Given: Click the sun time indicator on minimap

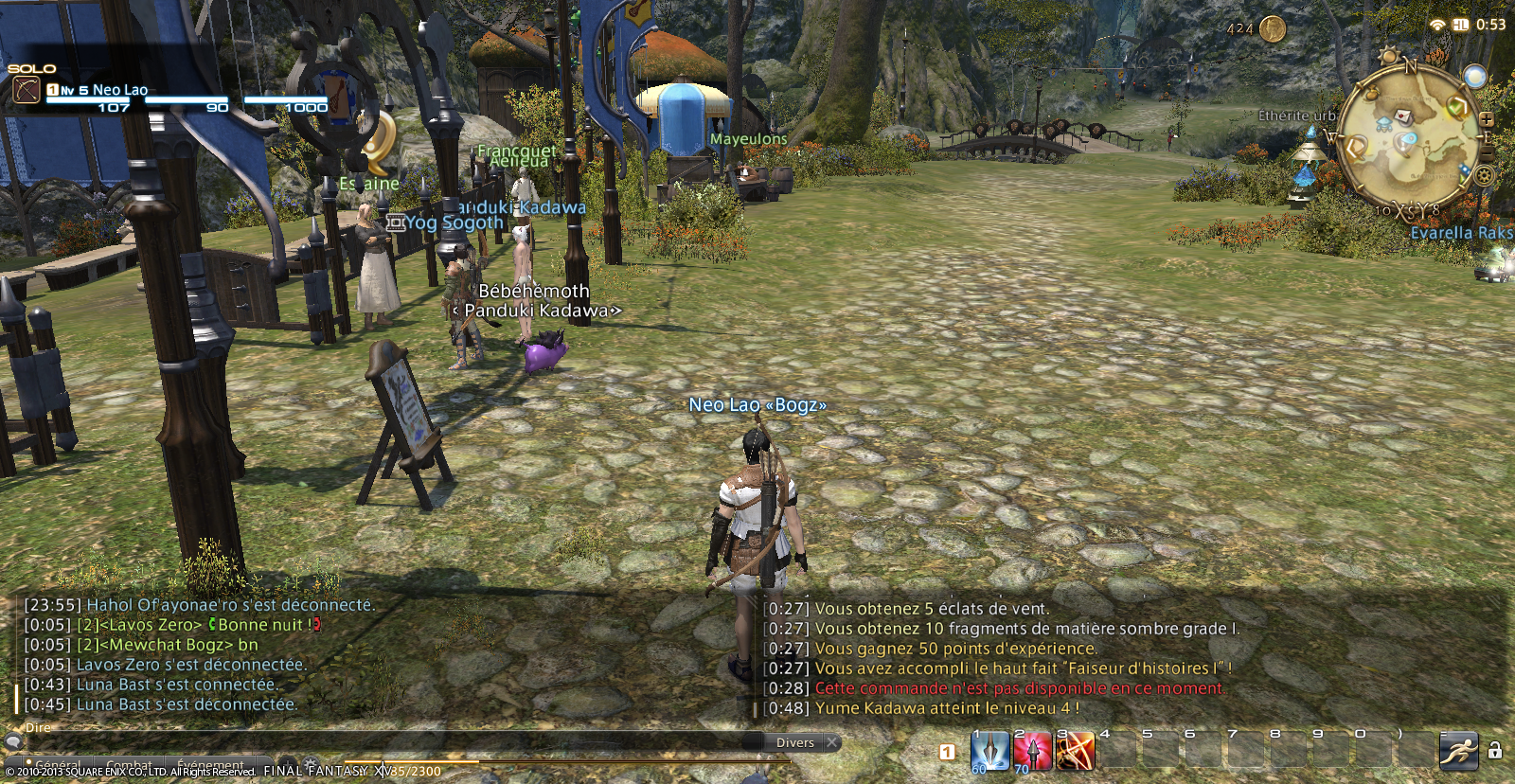Looking at the screenshot, I should tap(1390, 57).
